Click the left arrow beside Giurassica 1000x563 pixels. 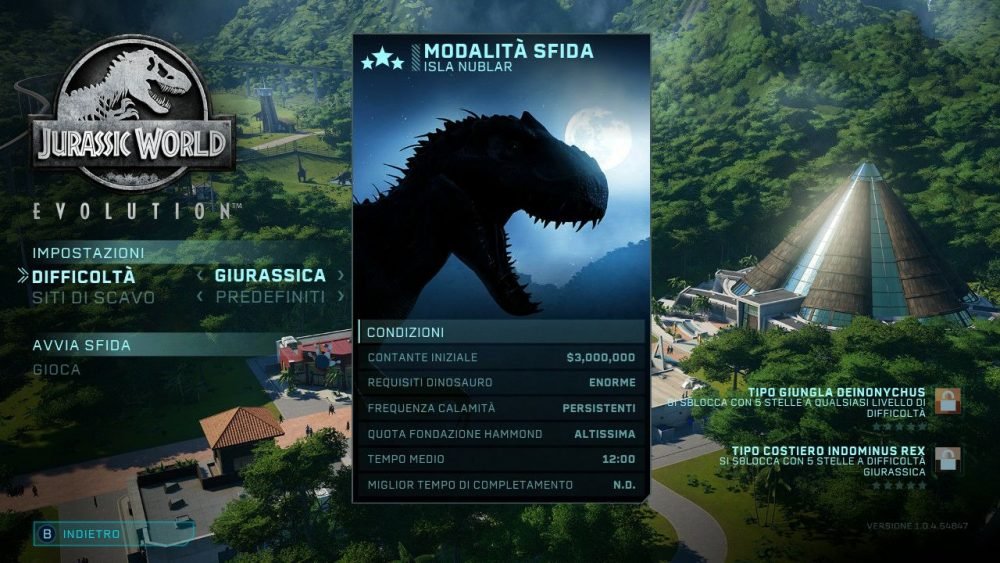(200, 275)
